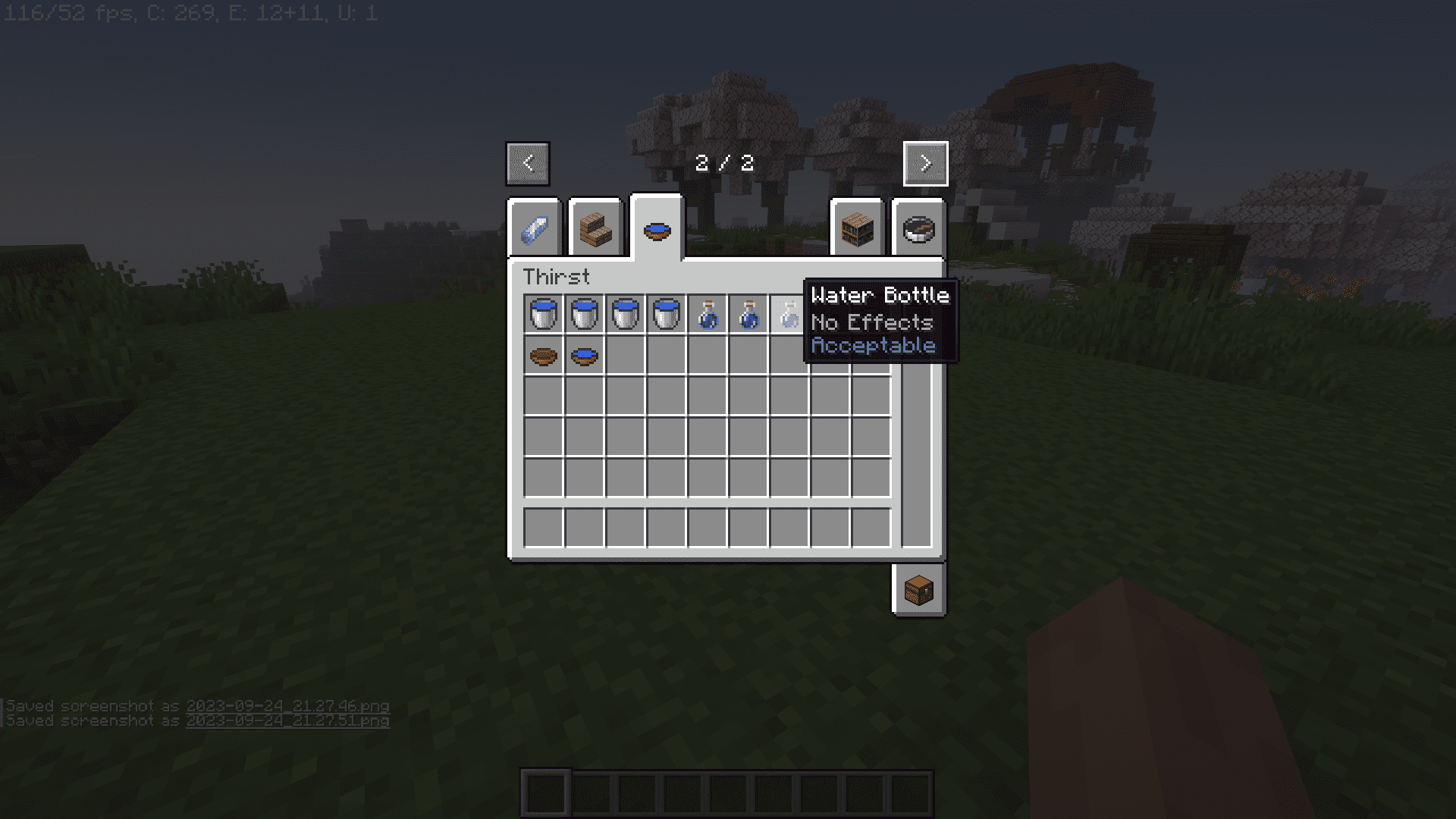Pick up the highlighted Water Bottle

tap(789, 314)
